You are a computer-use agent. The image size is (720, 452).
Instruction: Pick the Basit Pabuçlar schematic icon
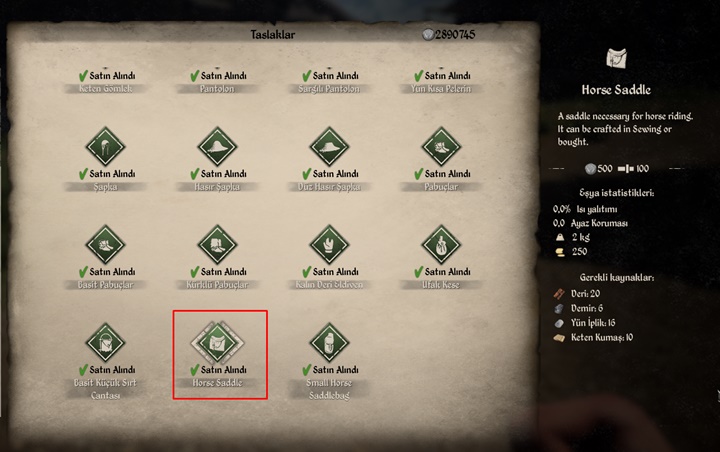106,245
